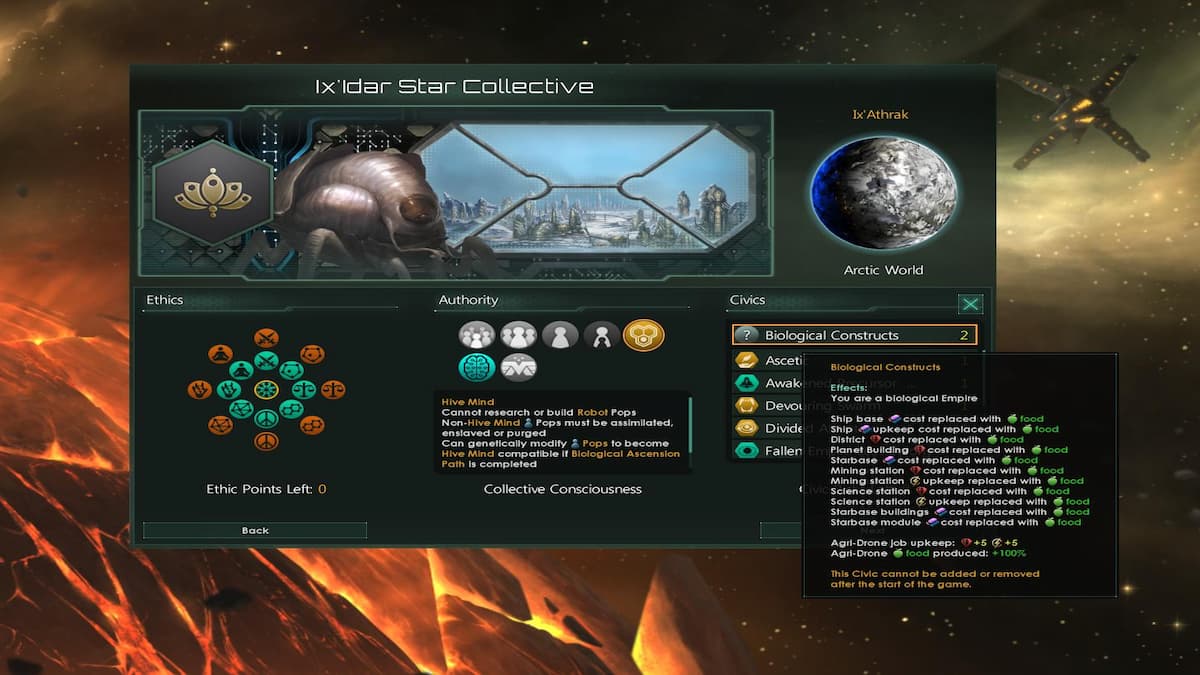1200x675 pixels.
Task: Choose the teal scales ethic
Action: point(305,389)
